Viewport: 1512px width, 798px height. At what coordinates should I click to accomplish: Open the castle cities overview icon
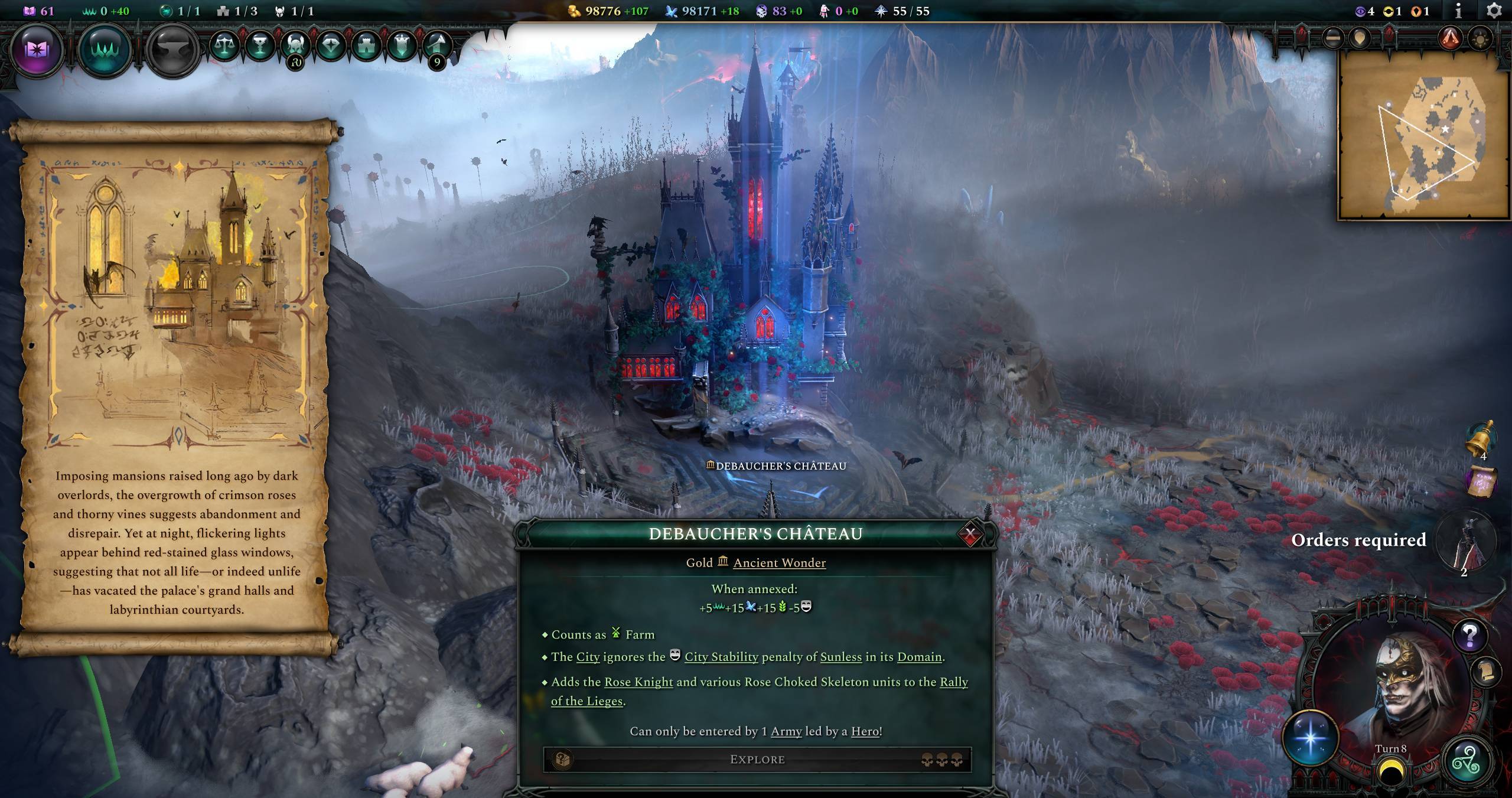[x=366, y=45]
